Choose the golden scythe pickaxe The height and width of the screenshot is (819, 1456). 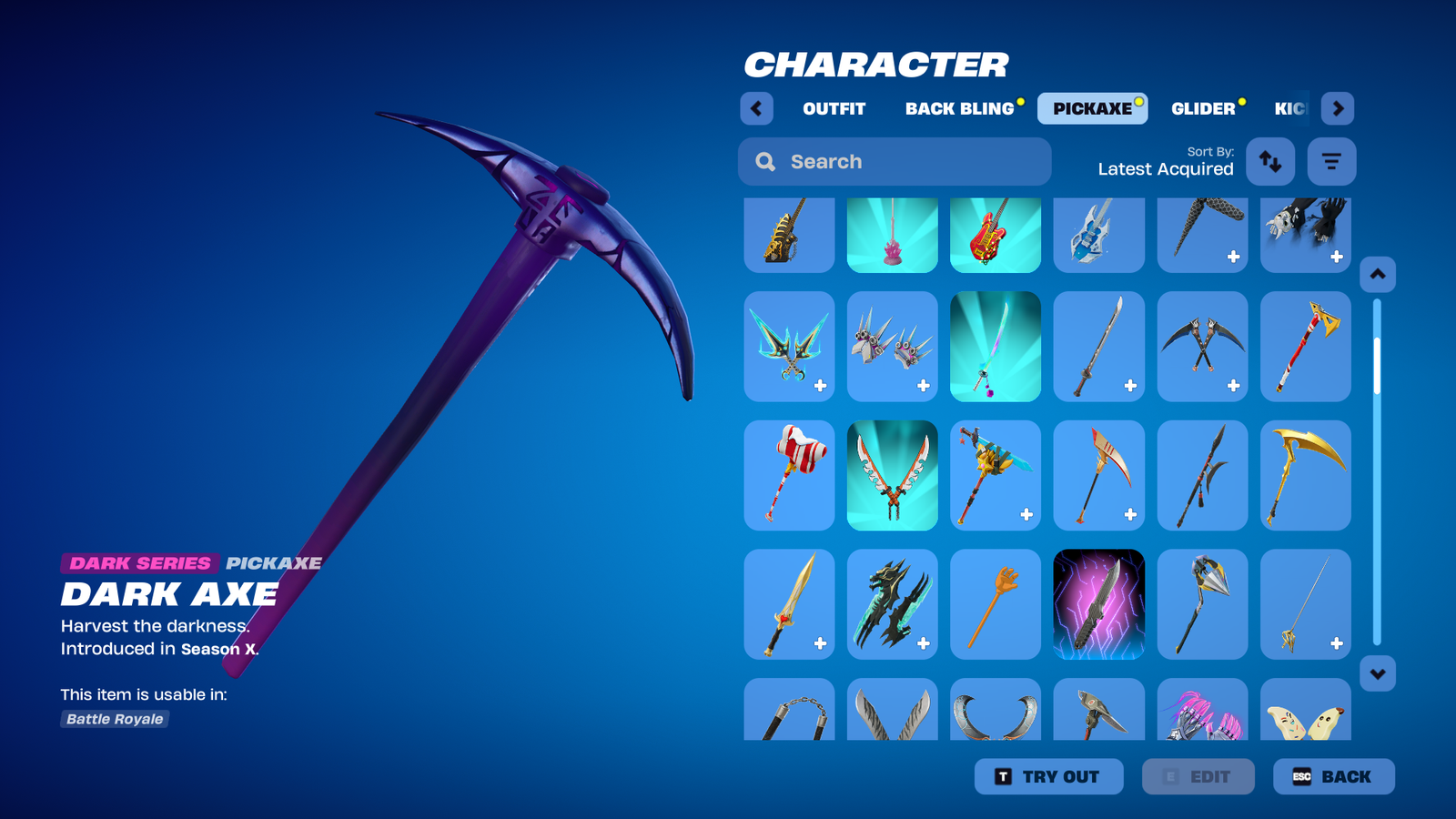point(1305,475)
